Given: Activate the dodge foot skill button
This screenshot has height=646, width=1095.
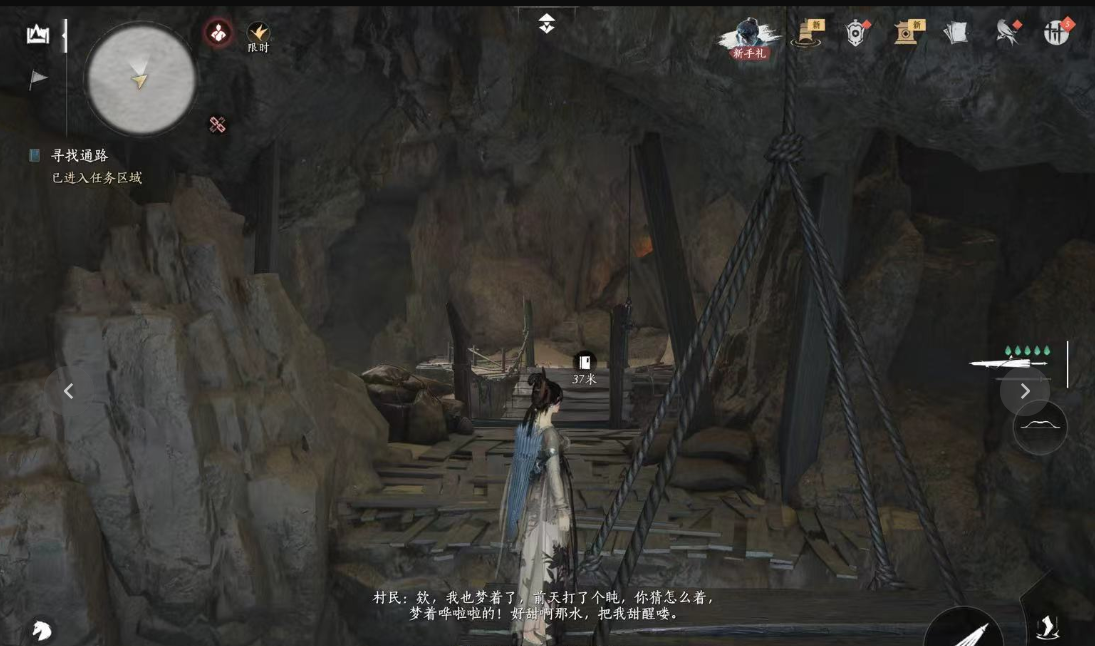Looking at the screenshot, I should click(1047, 627).
